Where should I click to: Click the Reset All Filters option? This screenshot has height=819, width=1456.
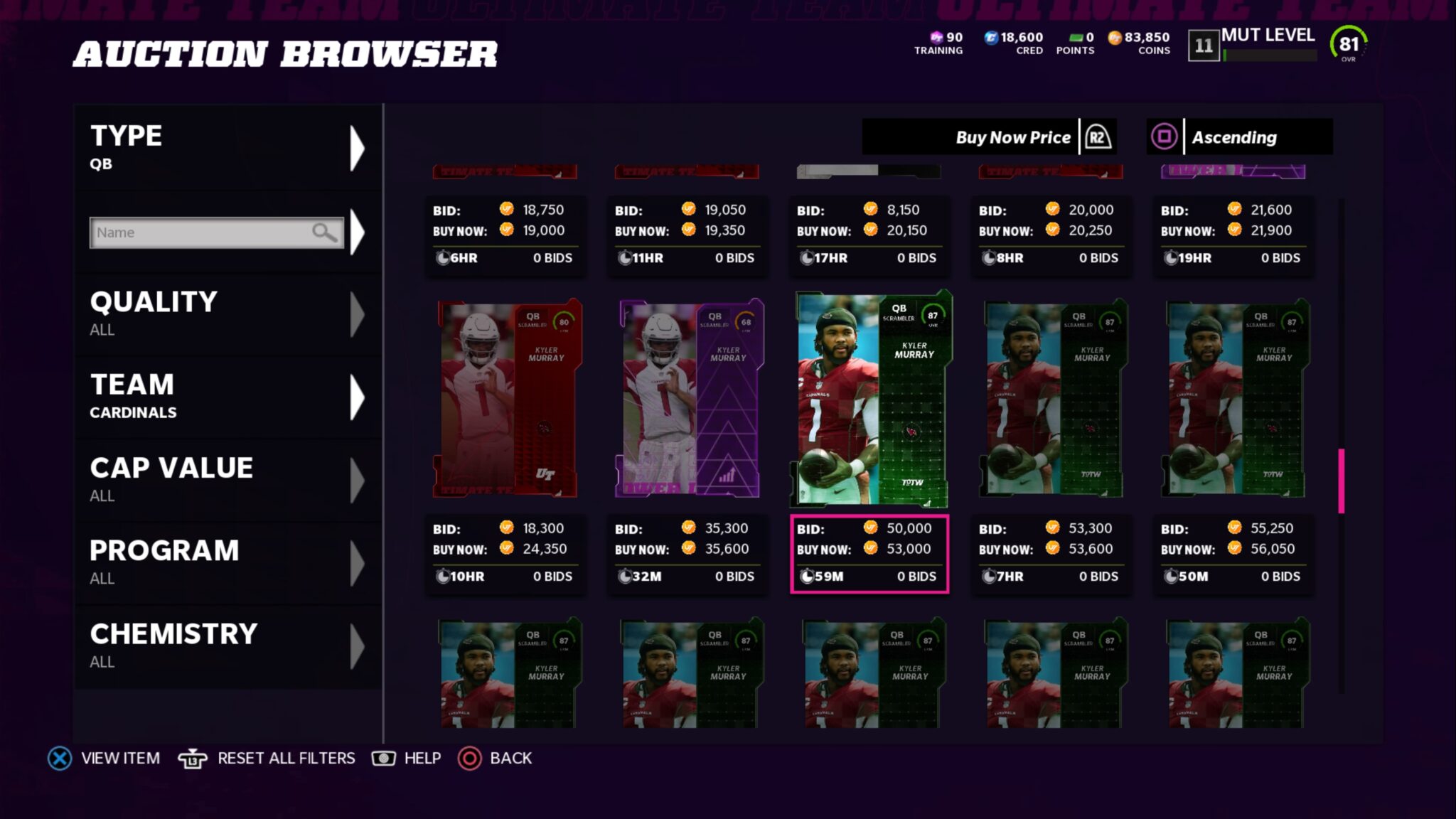click(x=267, y=759)
